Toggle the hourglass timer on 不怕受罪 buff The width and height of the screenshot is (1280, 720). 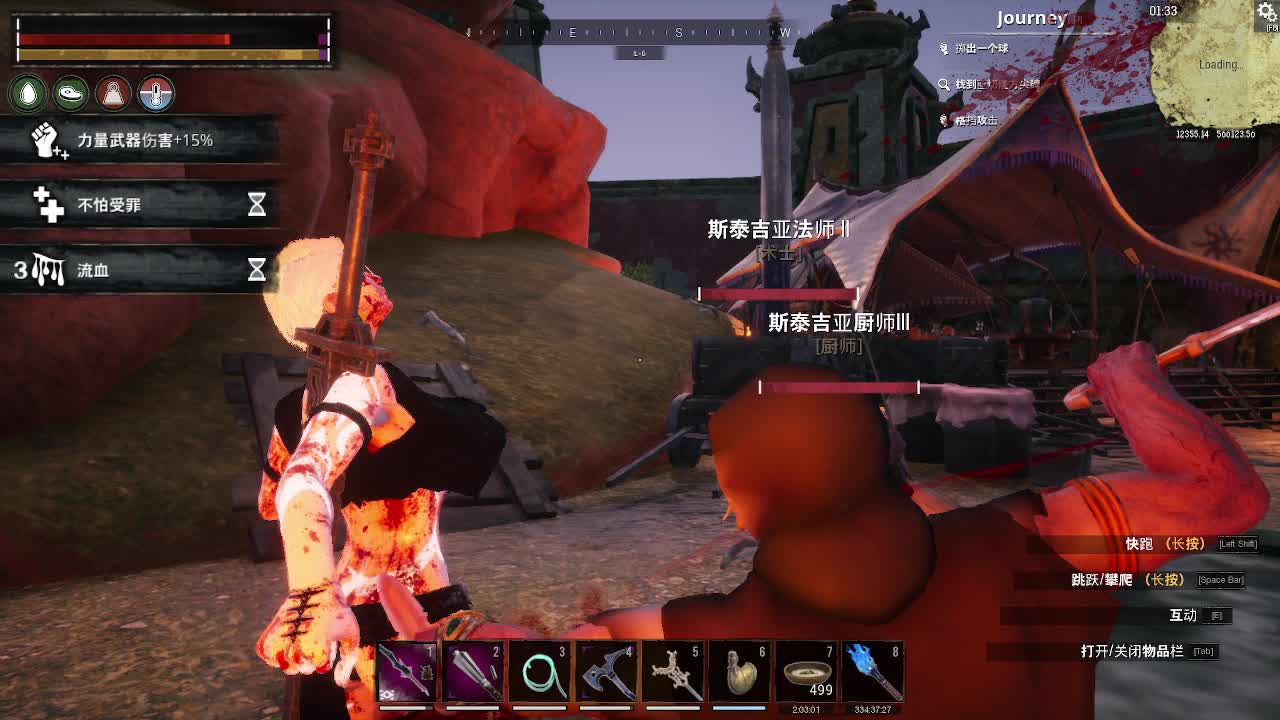pyautogui.click(x=258, y=204)
